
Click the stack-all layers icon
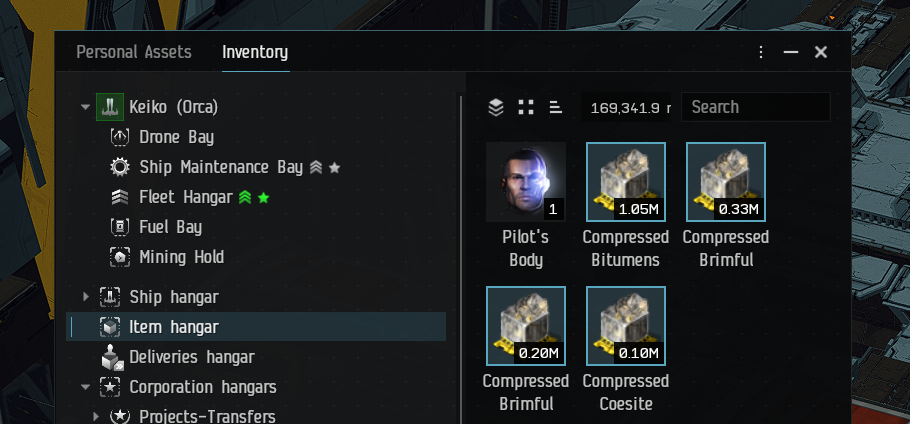coord(496,107)
